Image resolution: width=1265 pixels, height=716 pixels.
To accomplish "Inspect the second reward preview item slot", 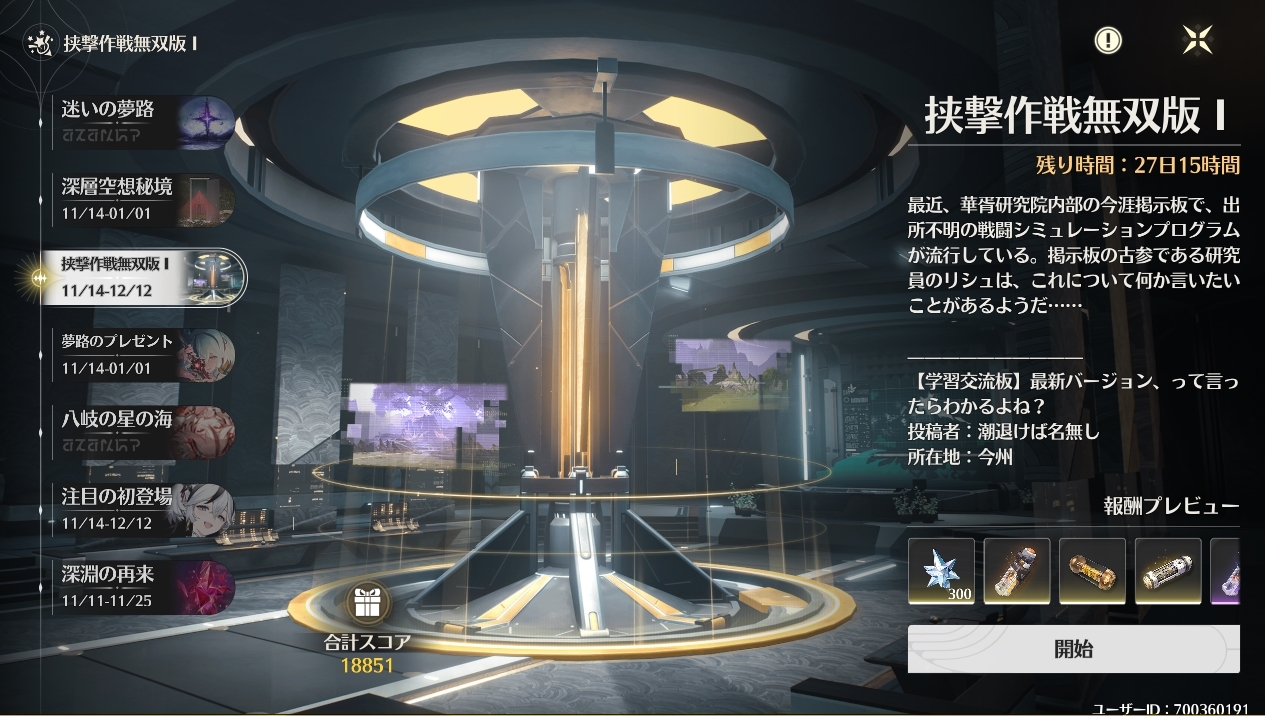I will coord(1017,571).
